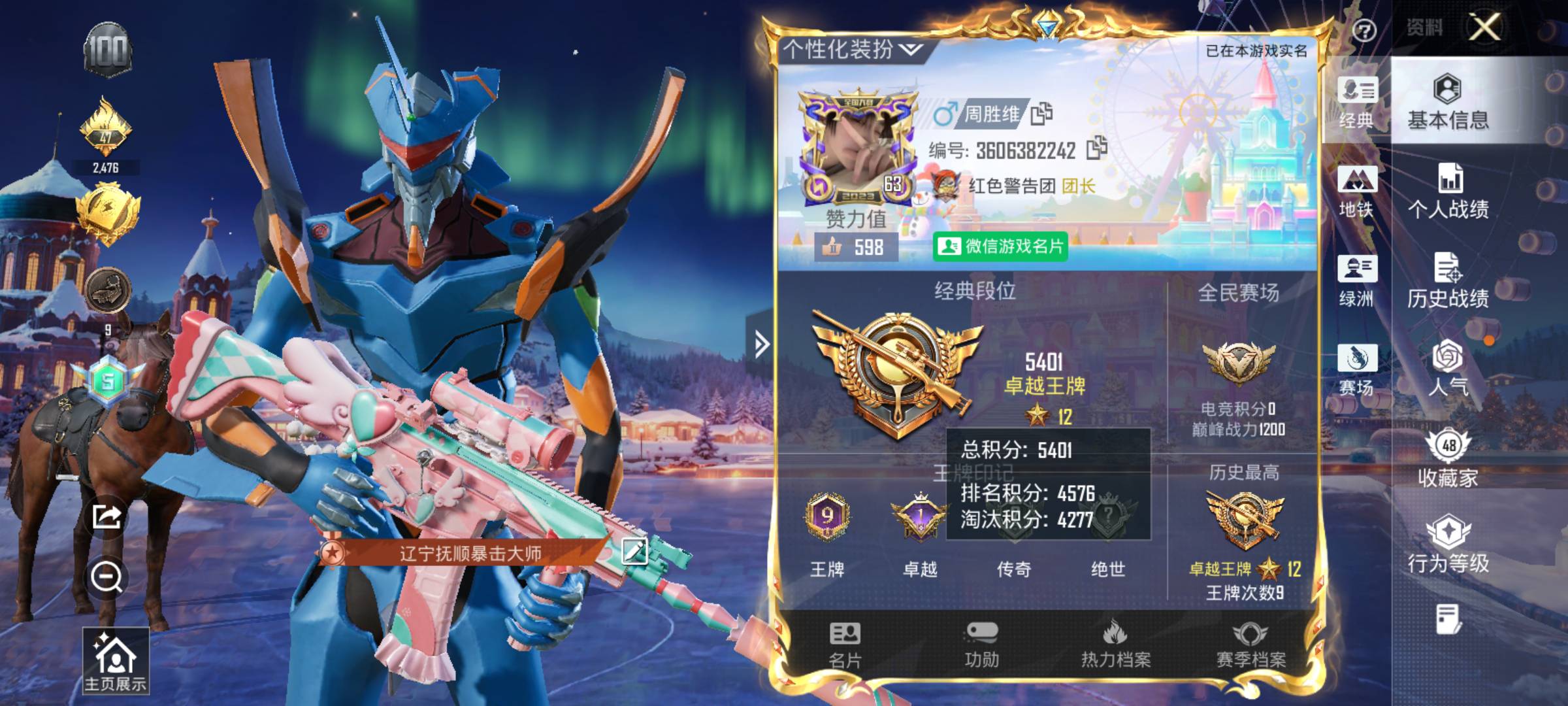Select the 地铁 metro mode category
Viewport: 1568px width, 706px height.
pos(1357,192)
